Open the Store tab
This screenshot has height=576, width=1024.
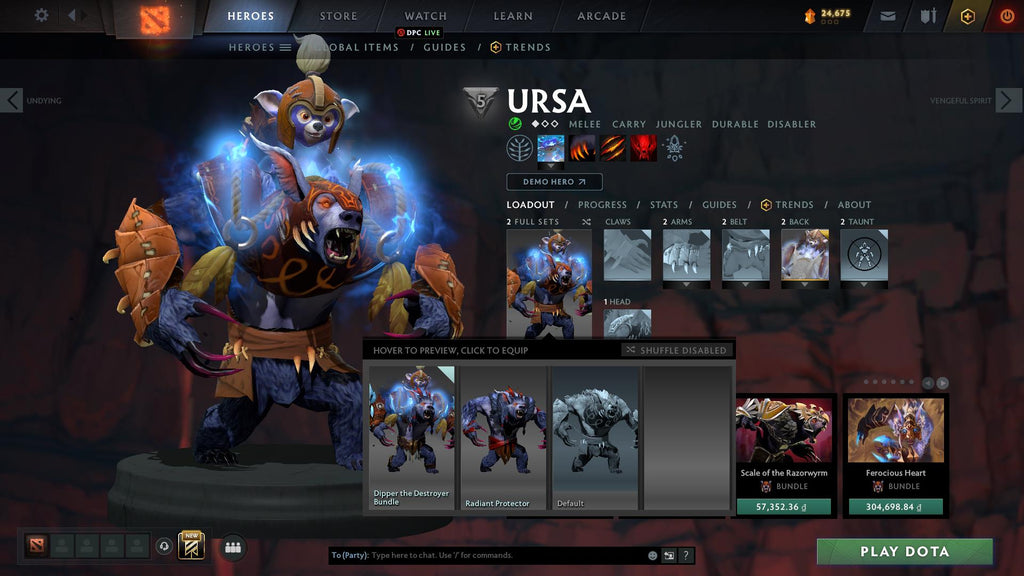(338, 16)
